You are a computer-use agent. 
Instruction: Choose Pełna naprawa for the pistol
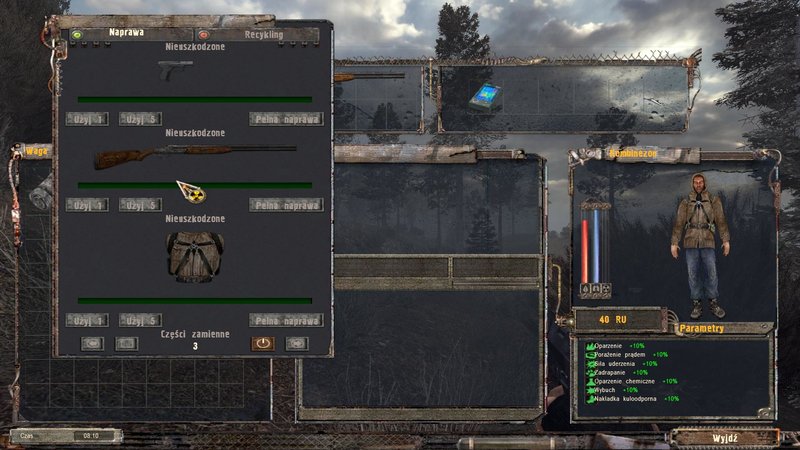click(286, 119)
